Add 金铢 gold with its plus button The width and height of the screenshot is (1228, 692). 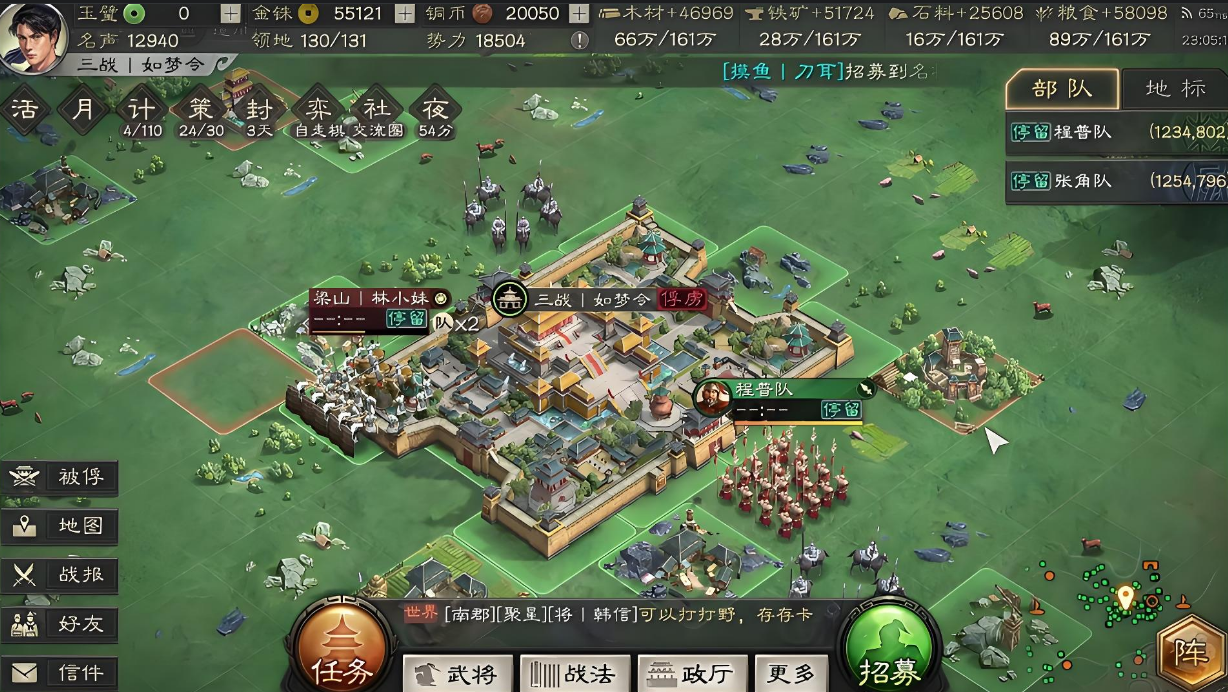click(x=405, y=14)
